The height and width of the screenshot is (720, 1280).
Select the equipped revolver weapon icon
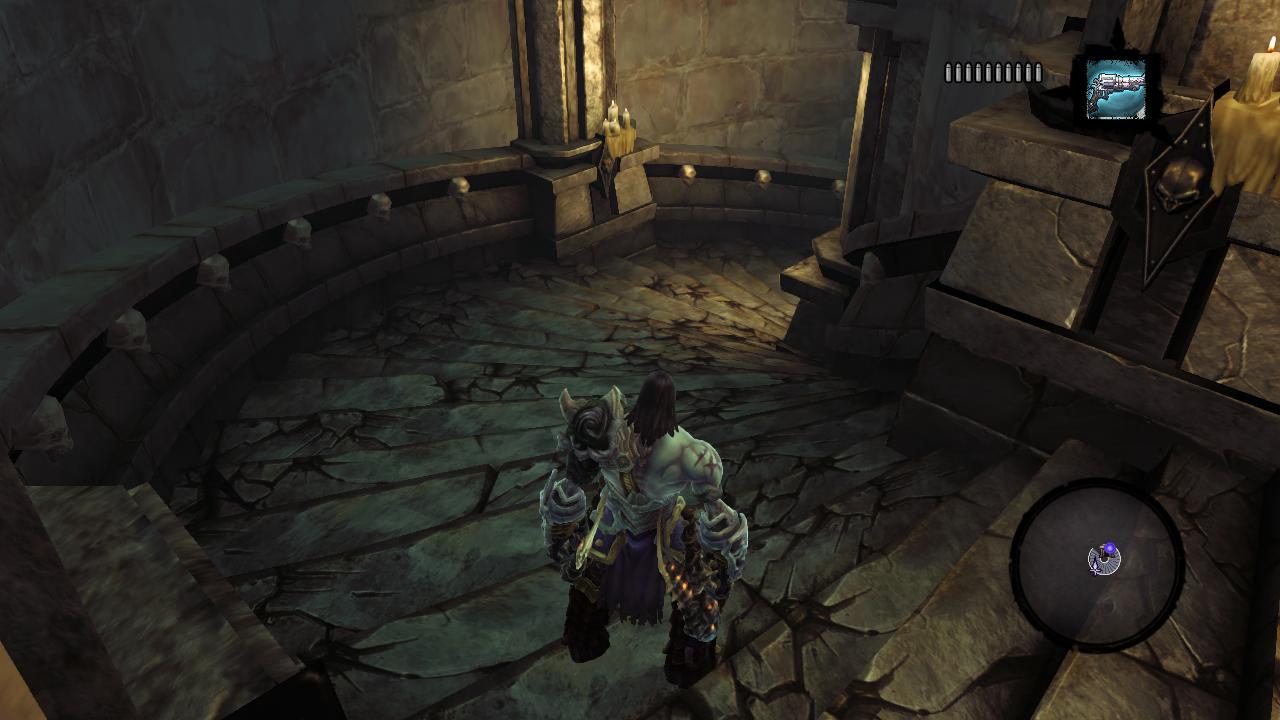click(1116, 89)
